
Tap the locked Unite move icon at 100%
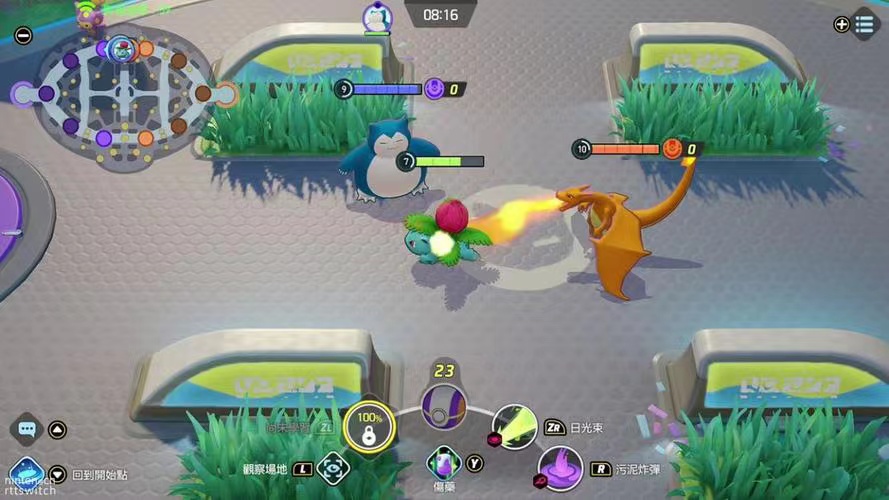coord(369,428)
